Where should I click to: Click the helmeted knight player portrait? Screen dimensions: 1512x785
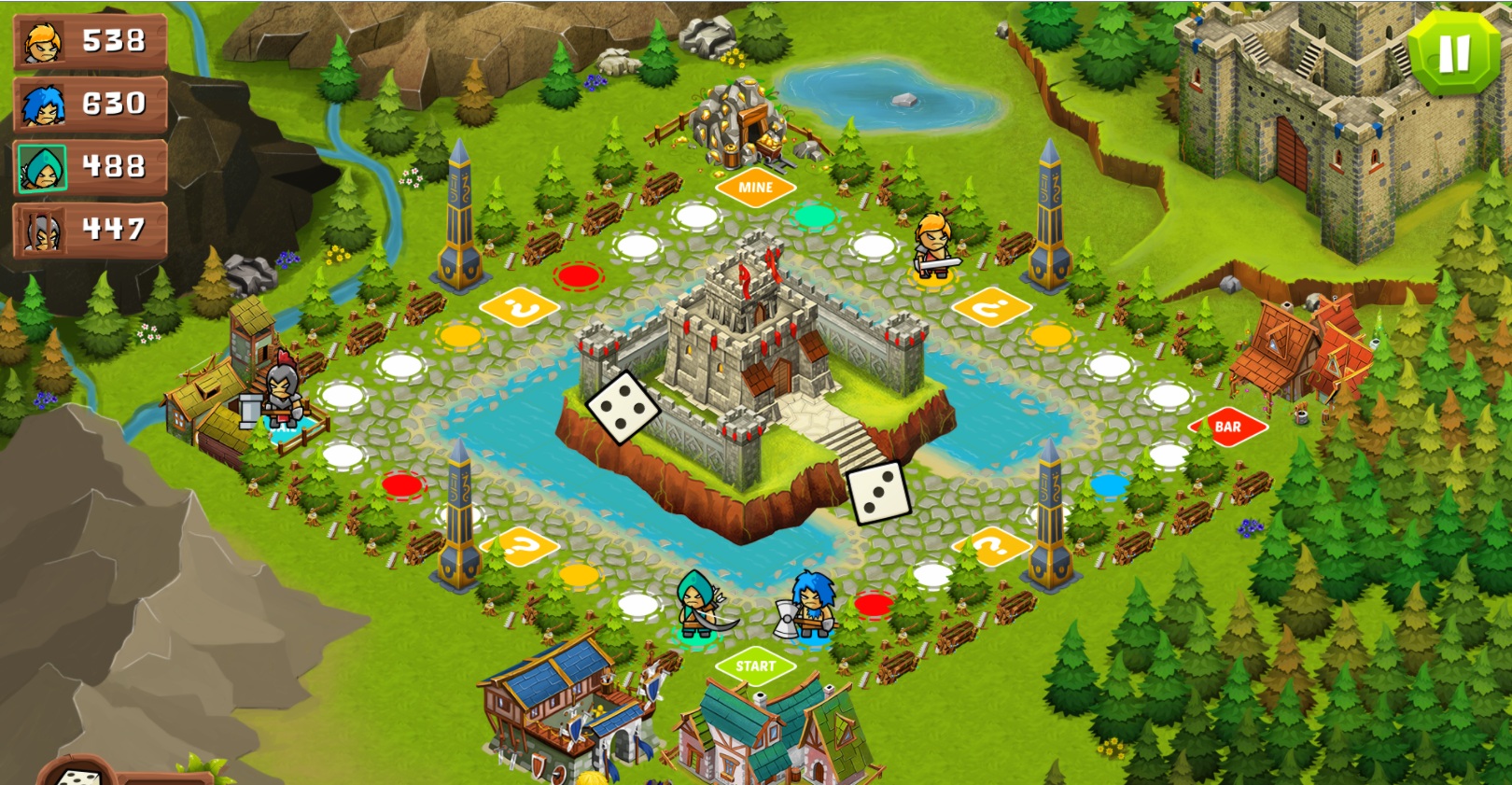point(43,231)
